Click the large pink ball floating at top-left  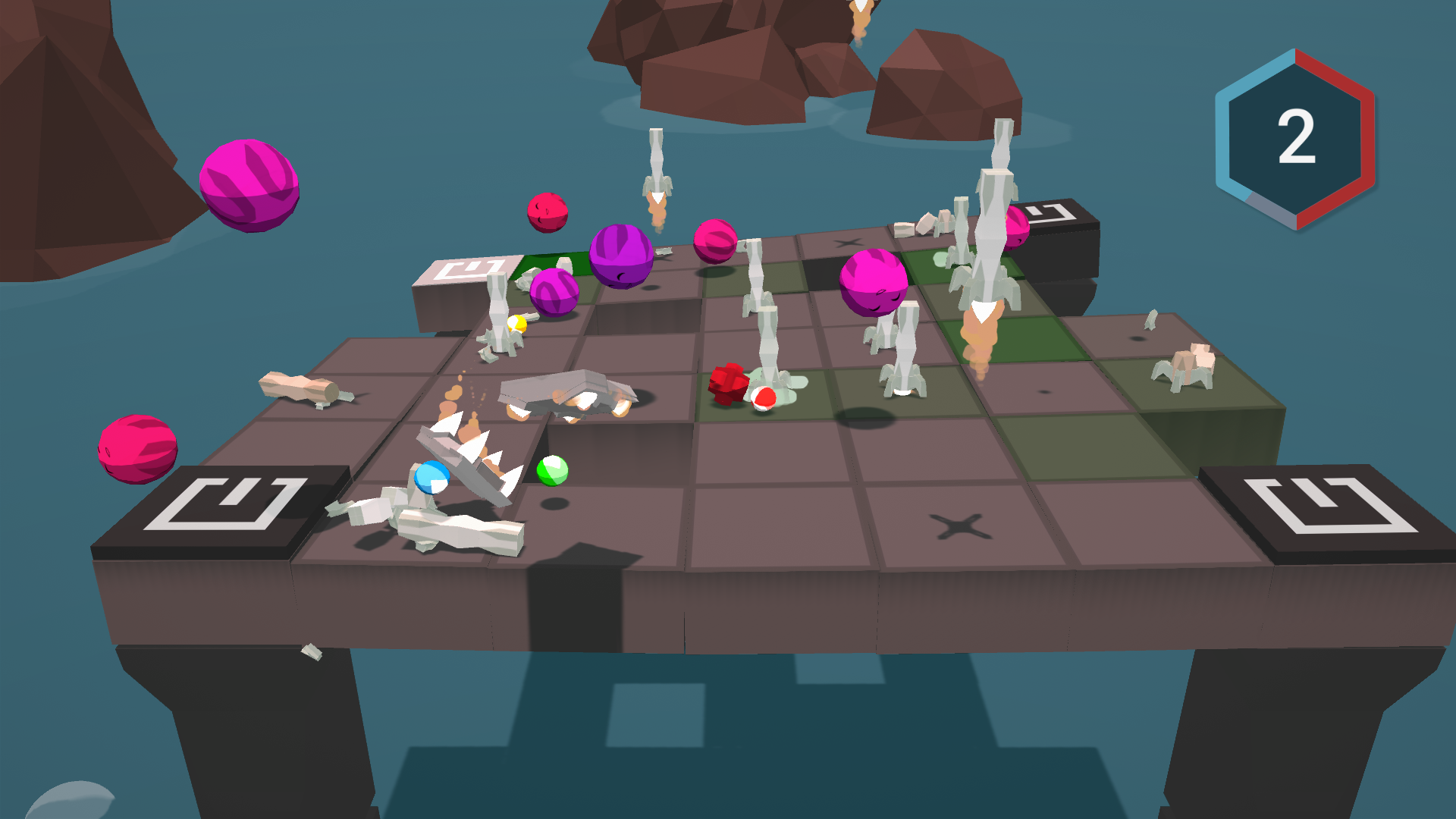250,187
